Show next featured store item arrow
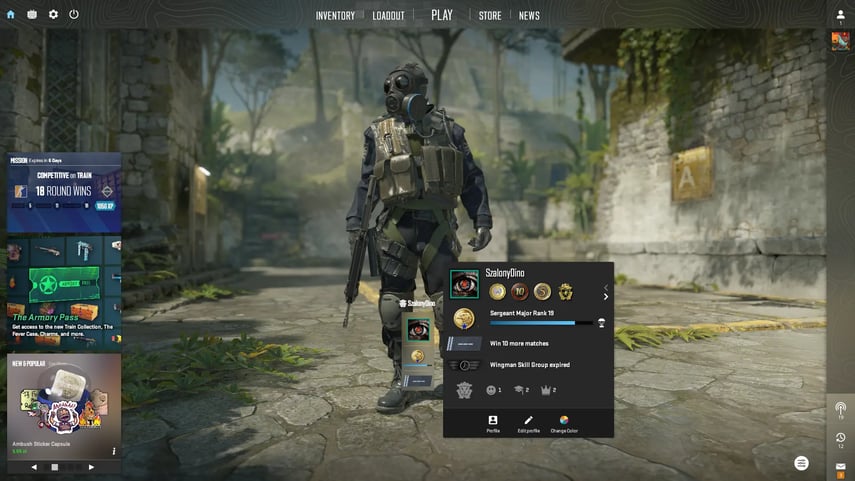 coord(91,467)
